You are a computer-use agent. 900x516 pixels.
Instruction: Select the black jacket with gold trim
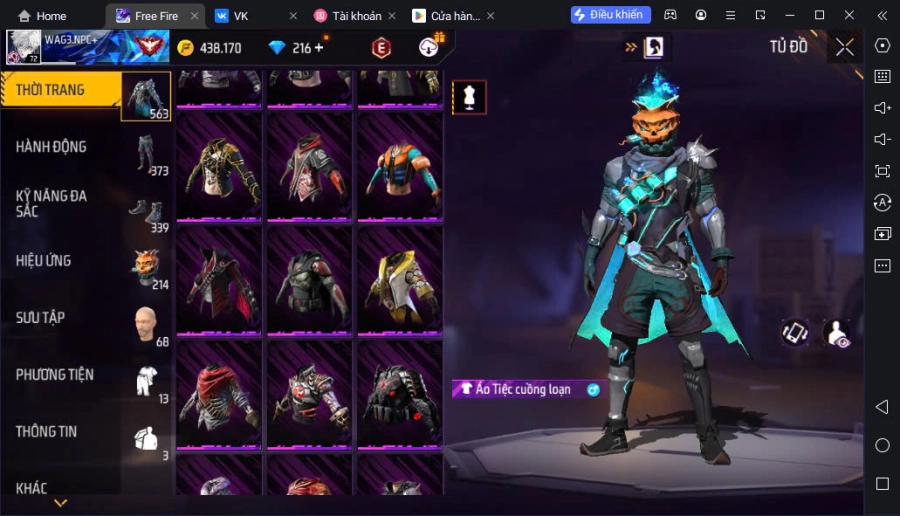[219, 166]
